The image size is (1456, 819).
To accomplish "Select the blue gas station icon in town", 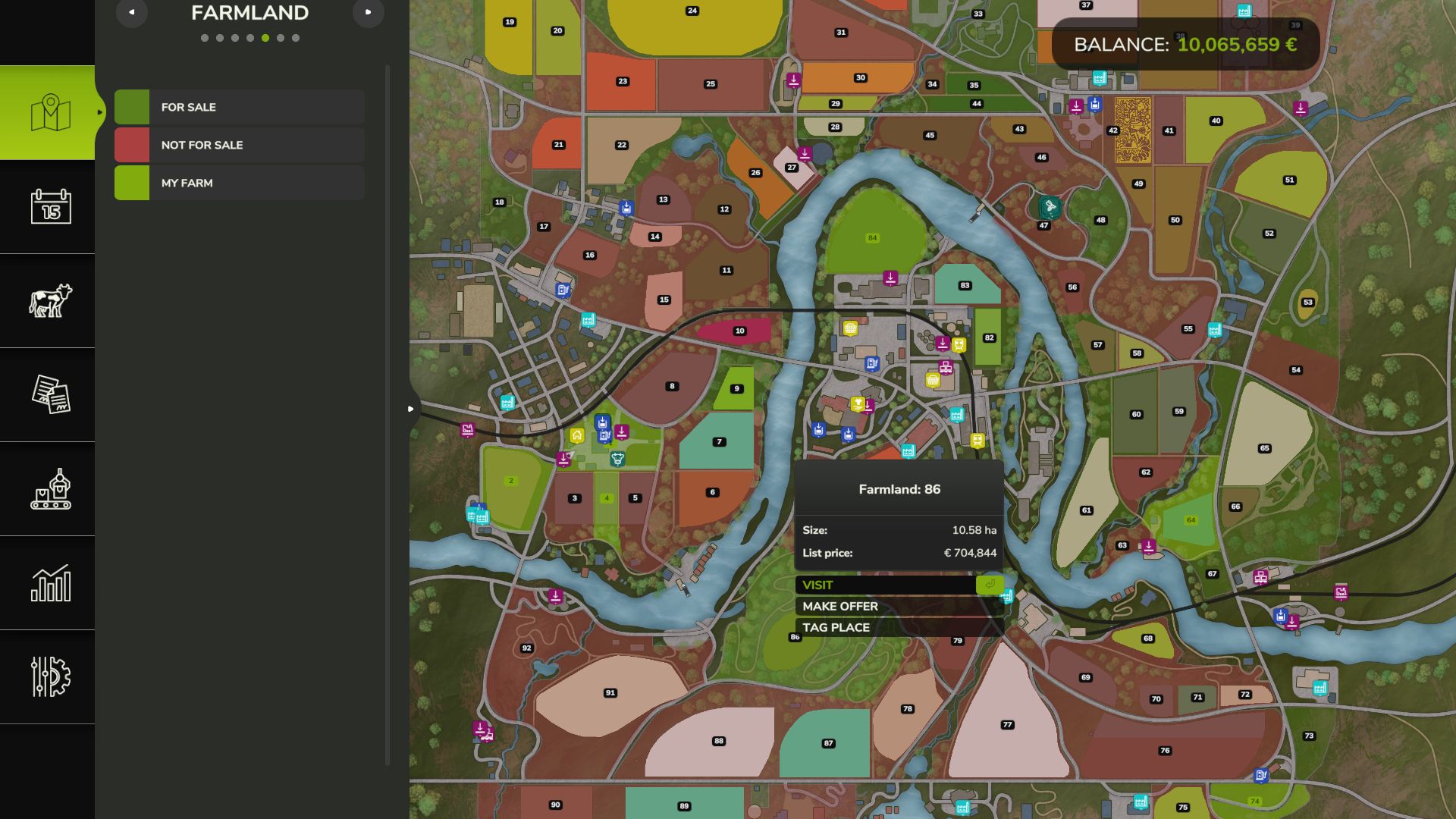I will coord(872,364).
